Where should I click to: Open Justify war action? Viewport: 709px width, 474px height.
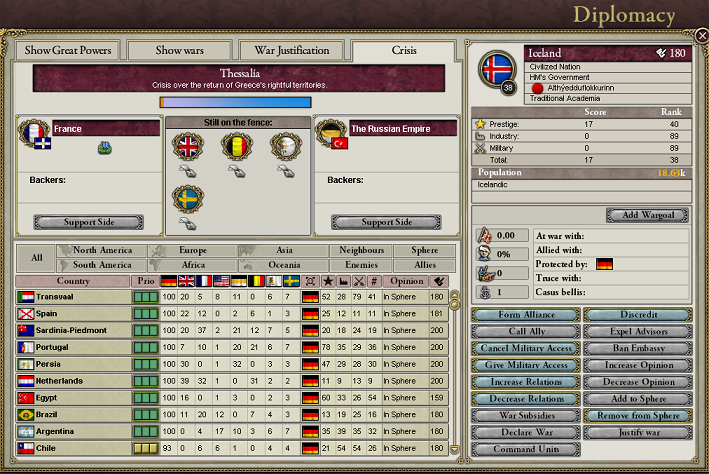(x=637, y=433)
